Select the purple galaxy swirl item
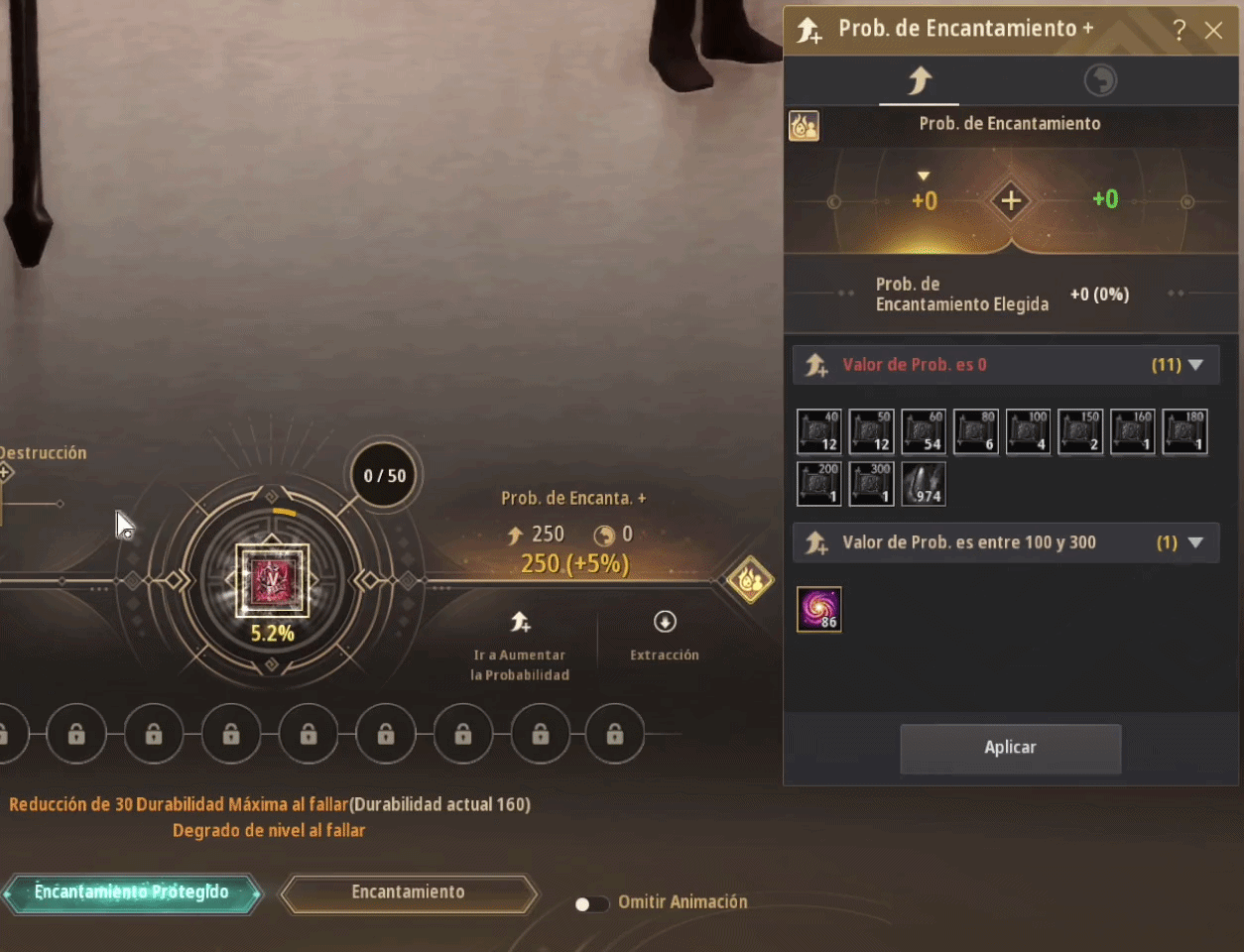 pos(819,609)
